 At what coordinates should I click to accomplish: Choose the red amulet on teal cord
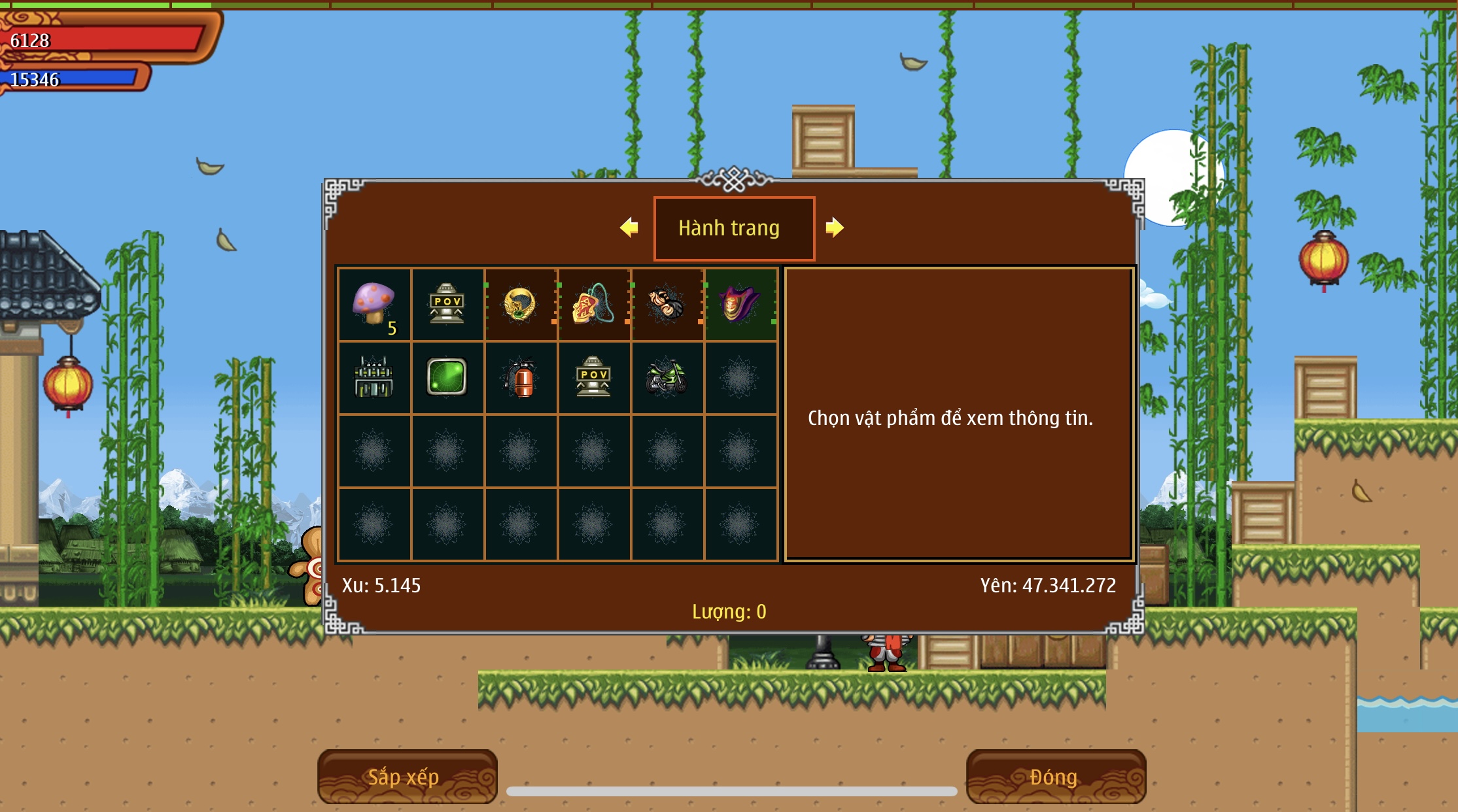point(593,305)
